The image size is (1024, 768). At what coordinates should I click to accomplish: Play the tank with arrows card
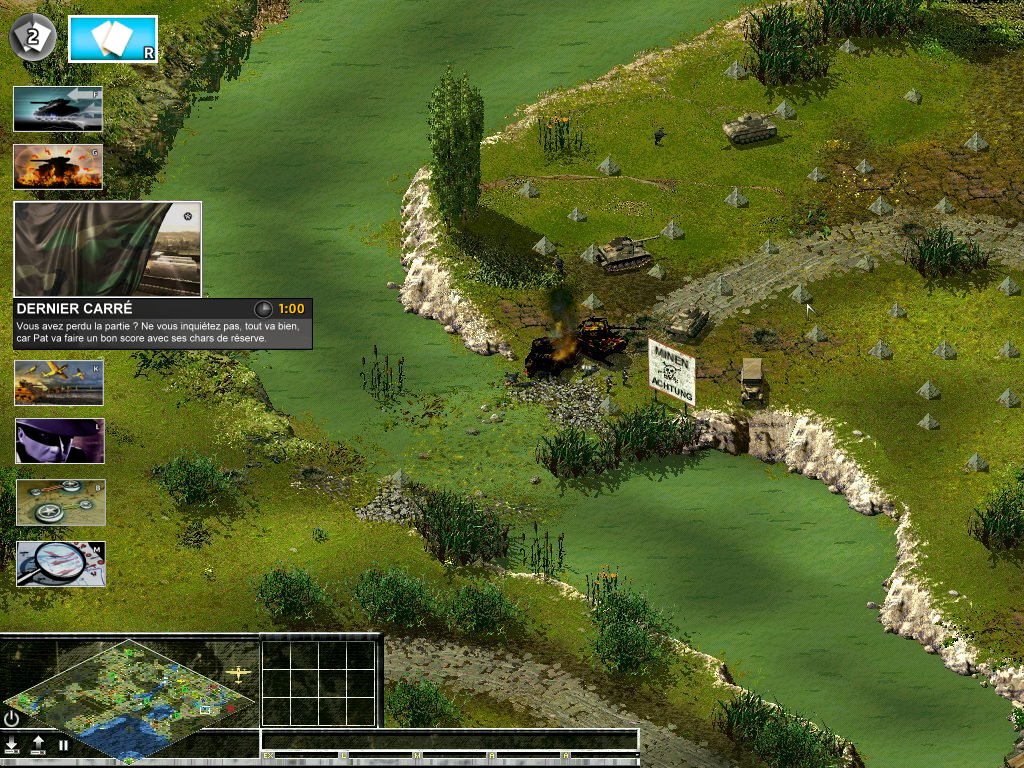(58, 109)
